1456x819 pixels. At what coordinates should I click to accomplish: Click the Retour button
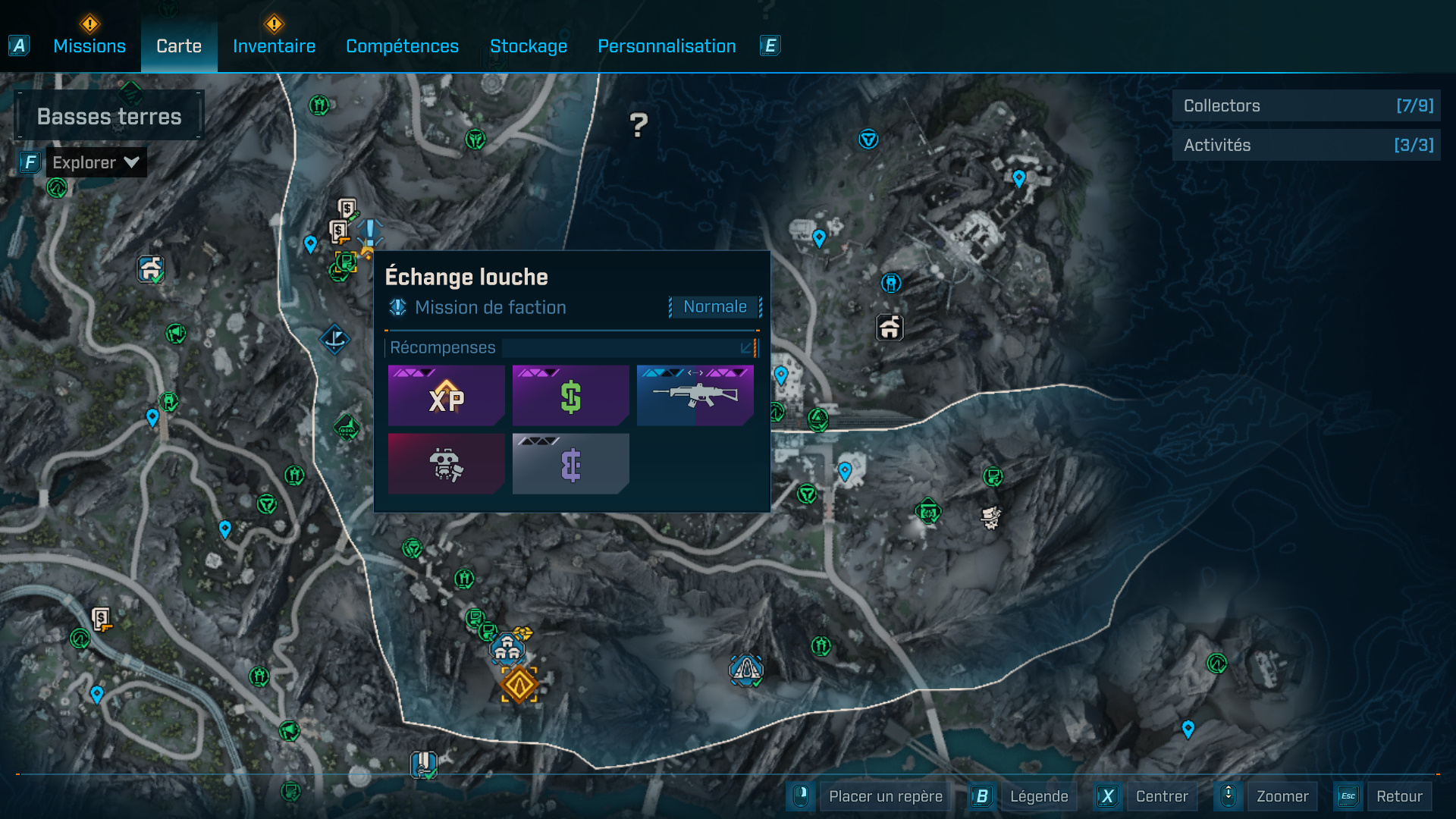pyautogui.click(x=1398, y=796)
